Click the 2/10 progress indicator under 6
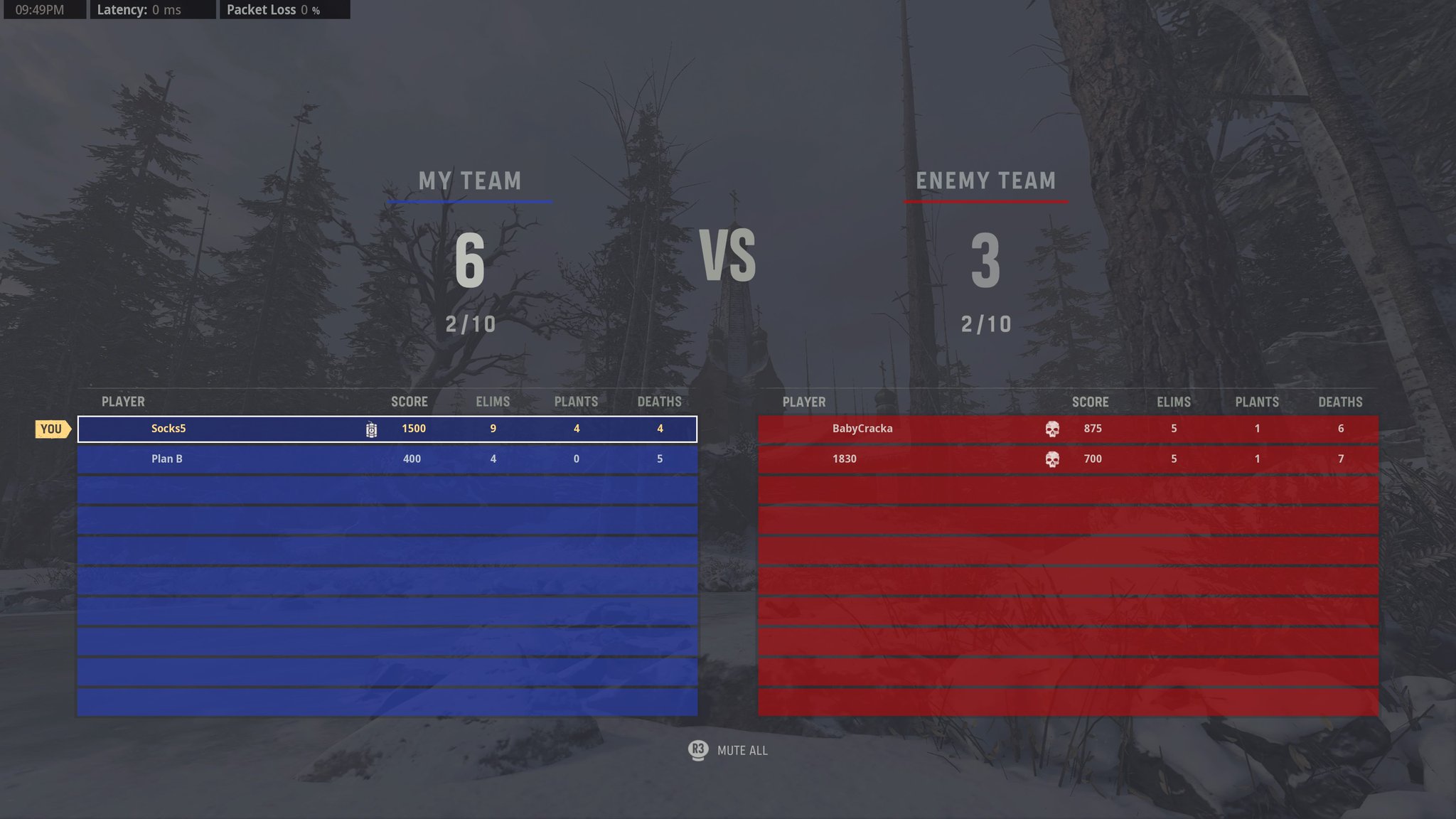Viewport: 1456px width, 819px height. 469,326
